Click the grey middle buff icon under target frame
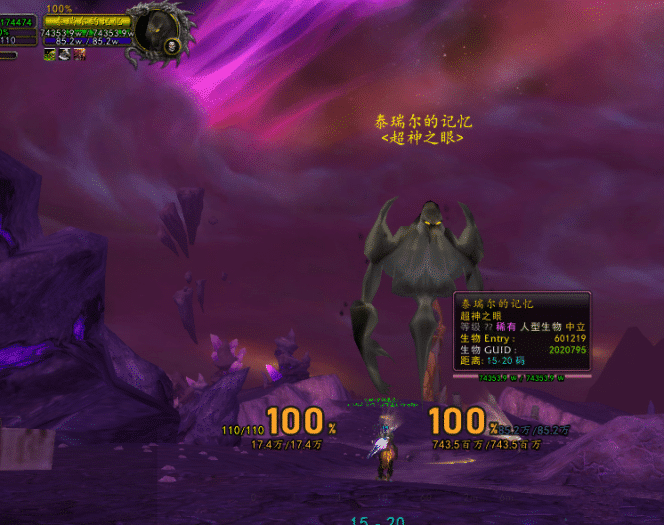Screen dimensions: 664x525 click(64, 54)
